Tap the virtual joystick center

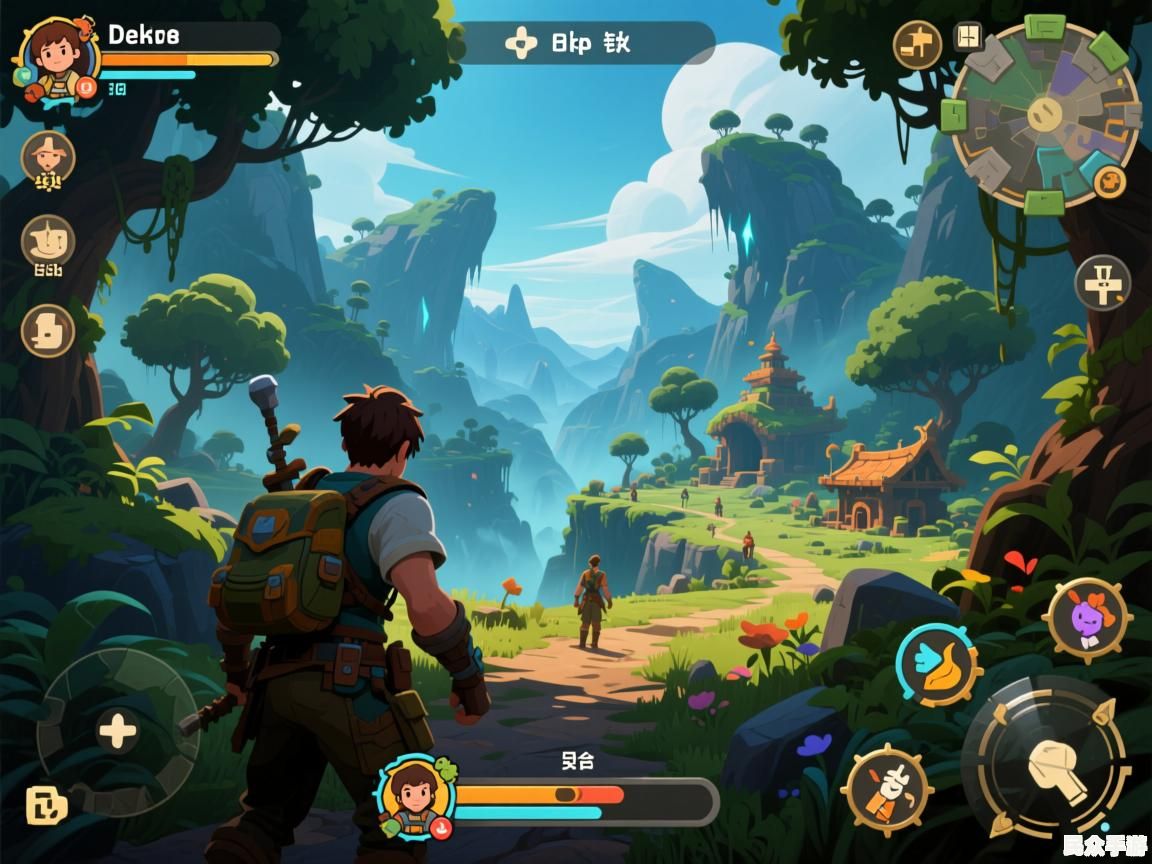tap(118, 732)
